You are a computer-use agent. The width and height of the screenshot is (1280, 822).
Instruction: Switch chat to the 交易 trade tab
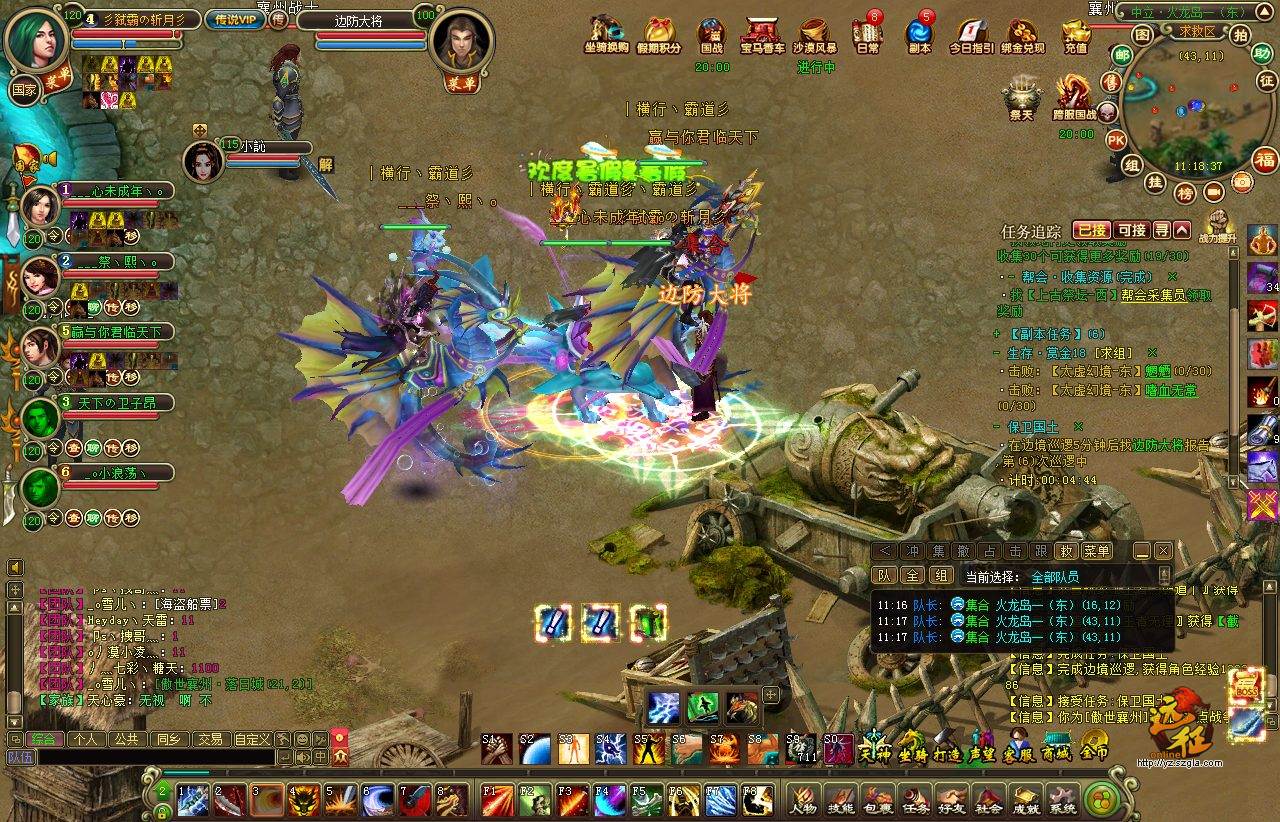point(209,739)
